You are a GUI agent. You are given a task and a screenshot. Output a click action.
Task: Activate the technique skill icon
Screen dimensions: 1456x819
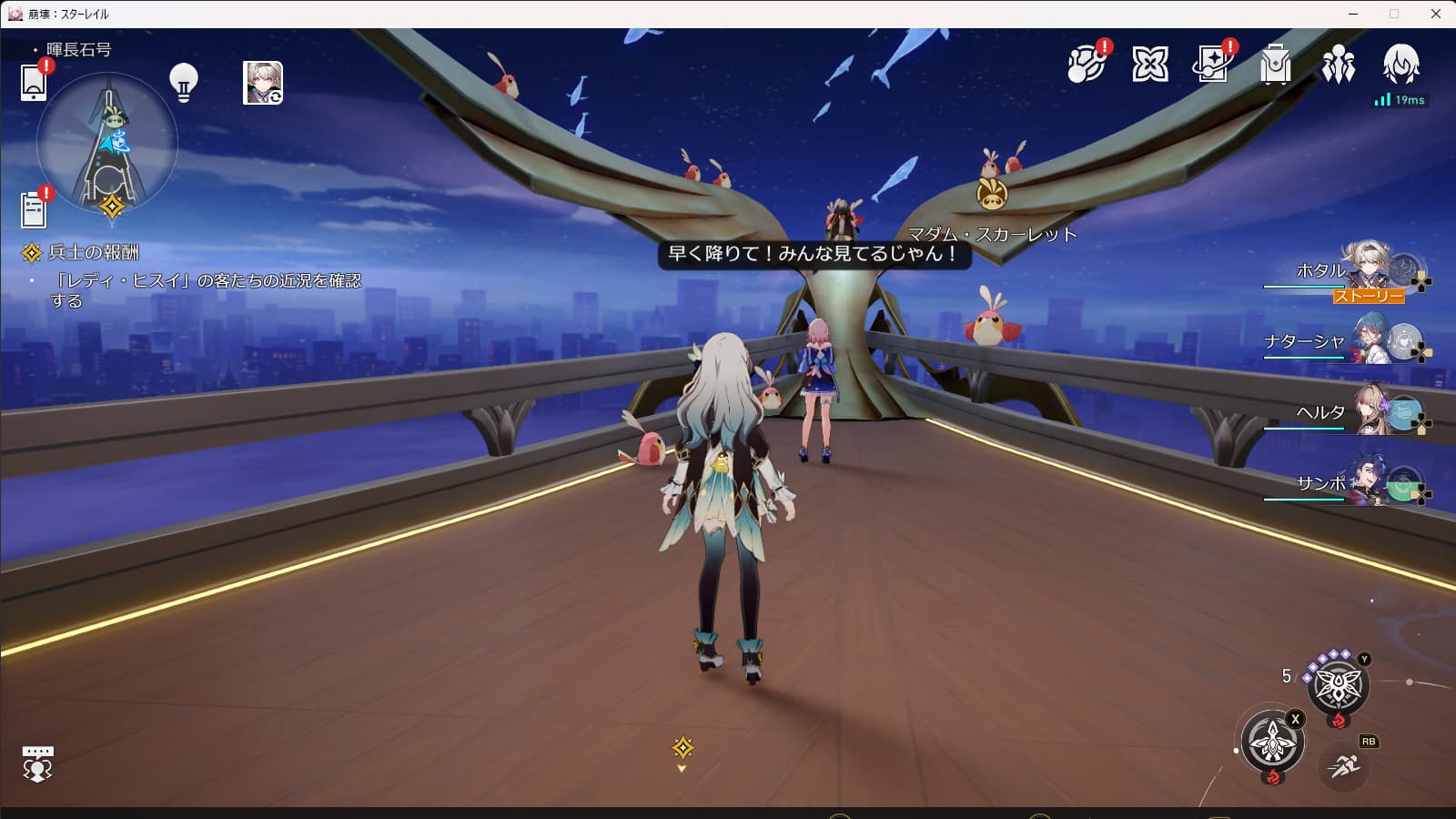tap(1338, 685)
